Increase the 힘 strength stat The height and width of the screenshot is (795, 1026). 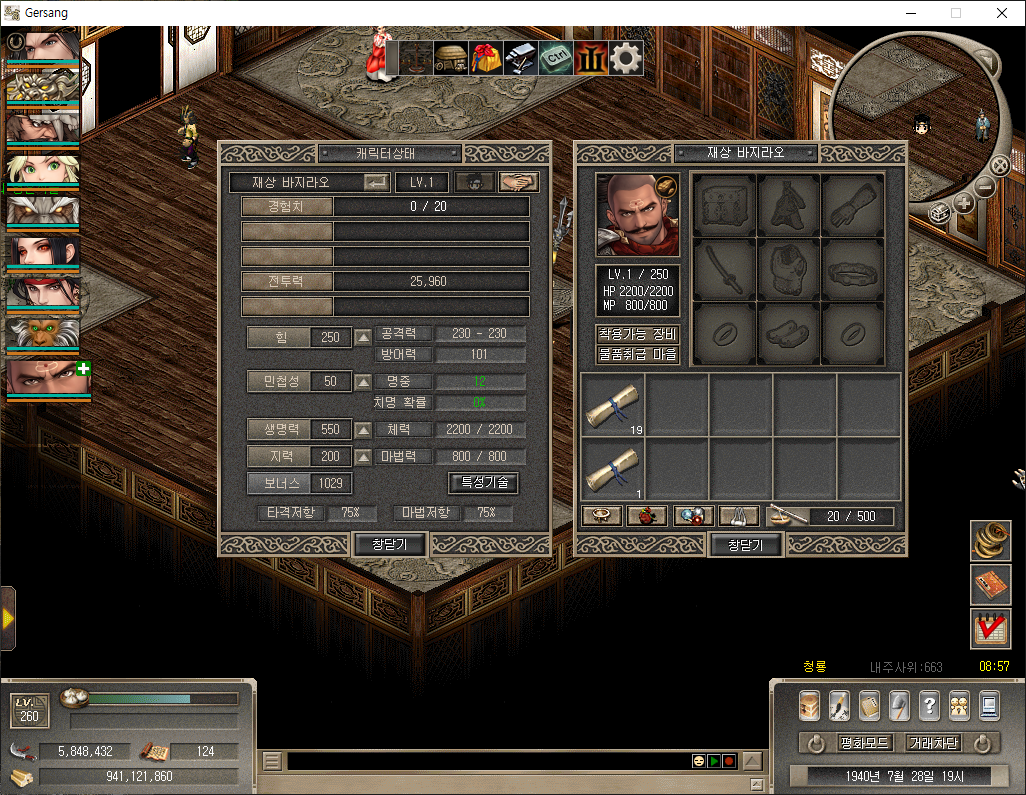point(363,337)
